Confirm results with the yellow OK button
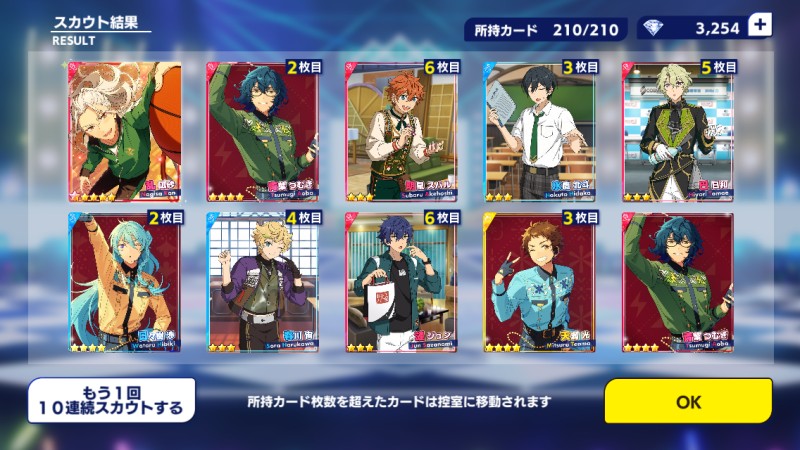 click(688, 401)
